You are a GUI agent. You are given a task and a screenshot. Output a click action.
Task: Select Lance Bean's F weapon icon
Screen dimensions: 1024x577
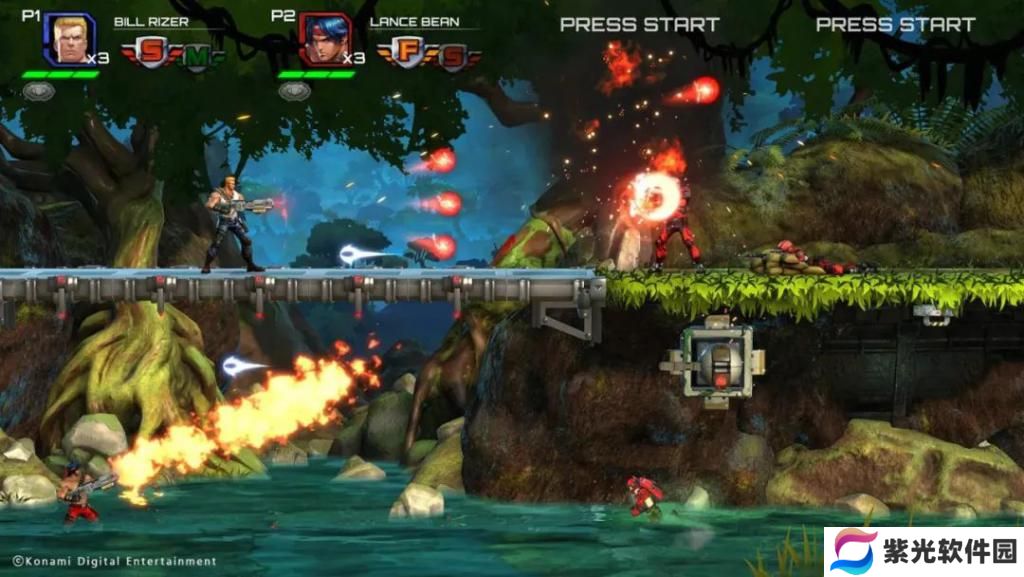pos(409,54)
